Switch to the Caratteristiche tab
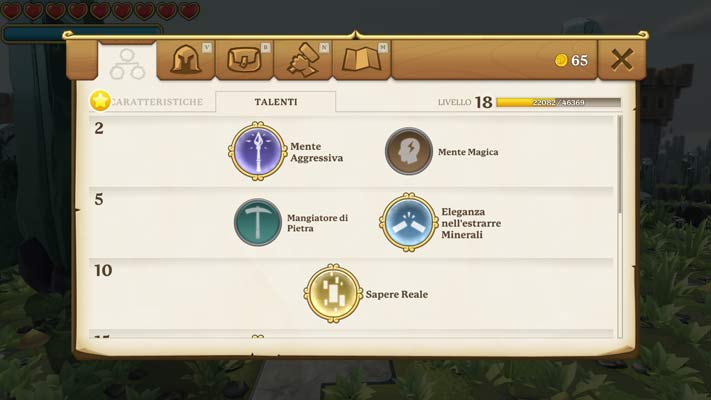The width and height of the screenshot is (711, 400). (155, 102)
